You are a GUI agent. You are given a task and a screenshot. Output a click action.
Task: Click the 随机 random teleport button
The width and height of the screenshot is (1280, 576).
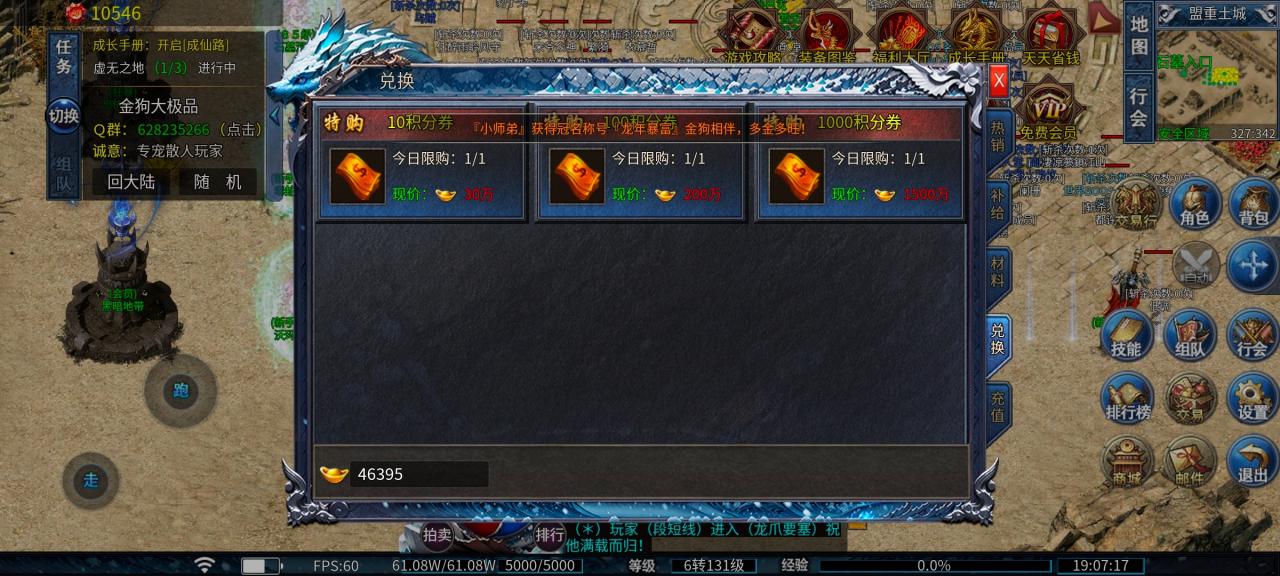(x=218, y=182)
